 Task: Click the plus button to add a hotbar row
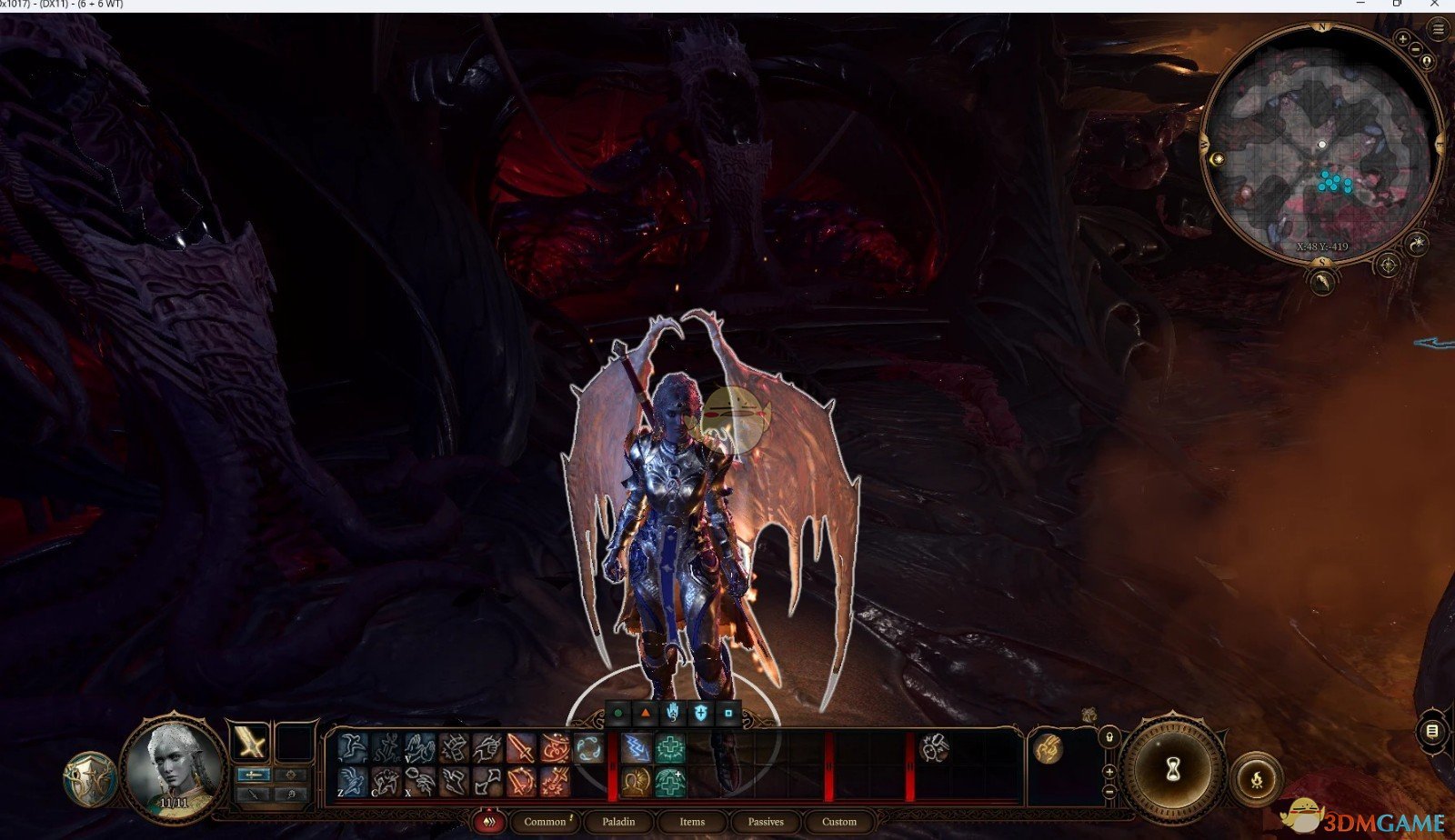(x=1109, y=772)
